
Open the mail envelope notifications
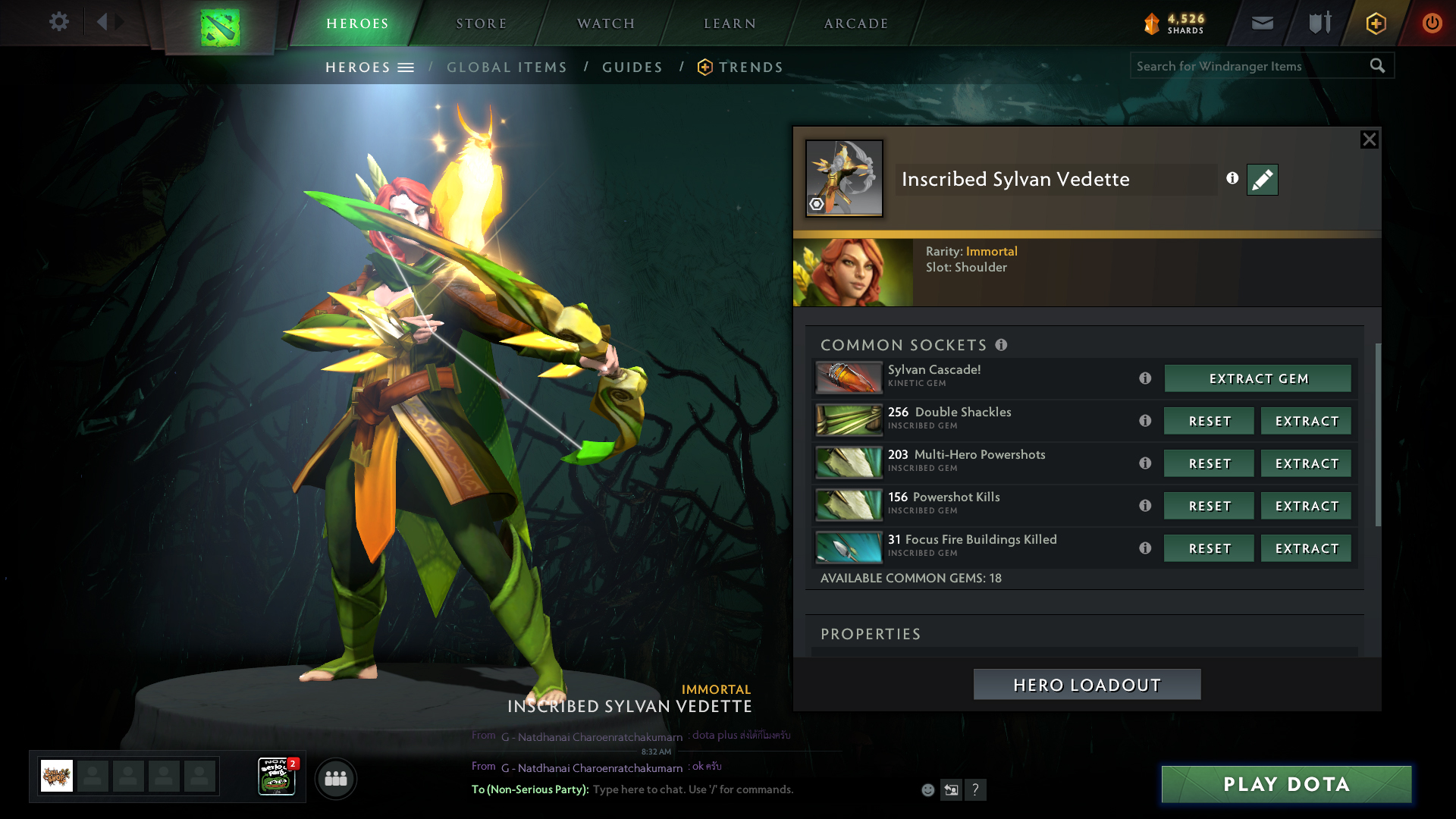[x=1262, y=23]
